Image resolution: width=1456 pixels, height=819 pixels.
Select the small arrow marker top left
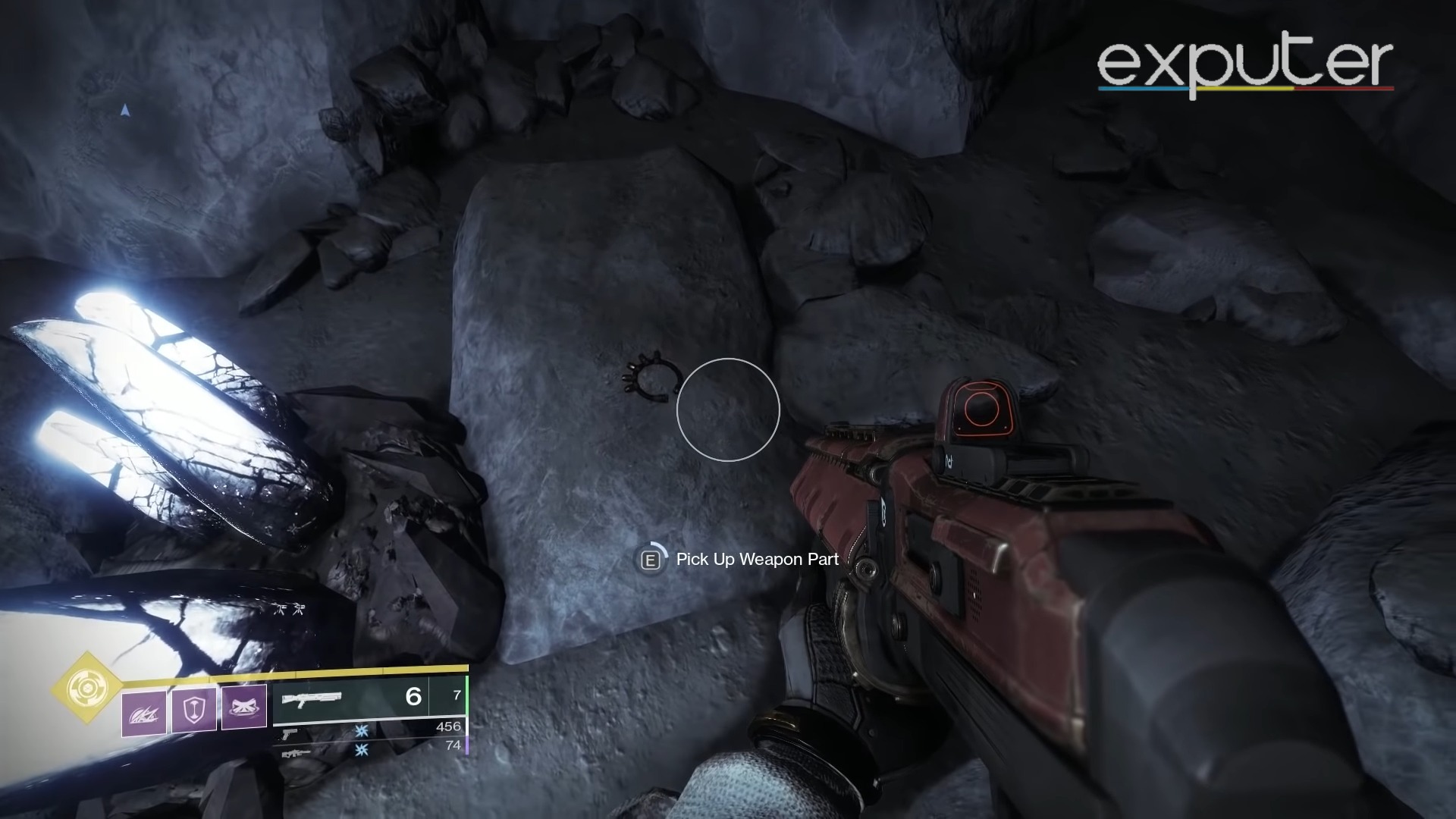tap(124, 111)
